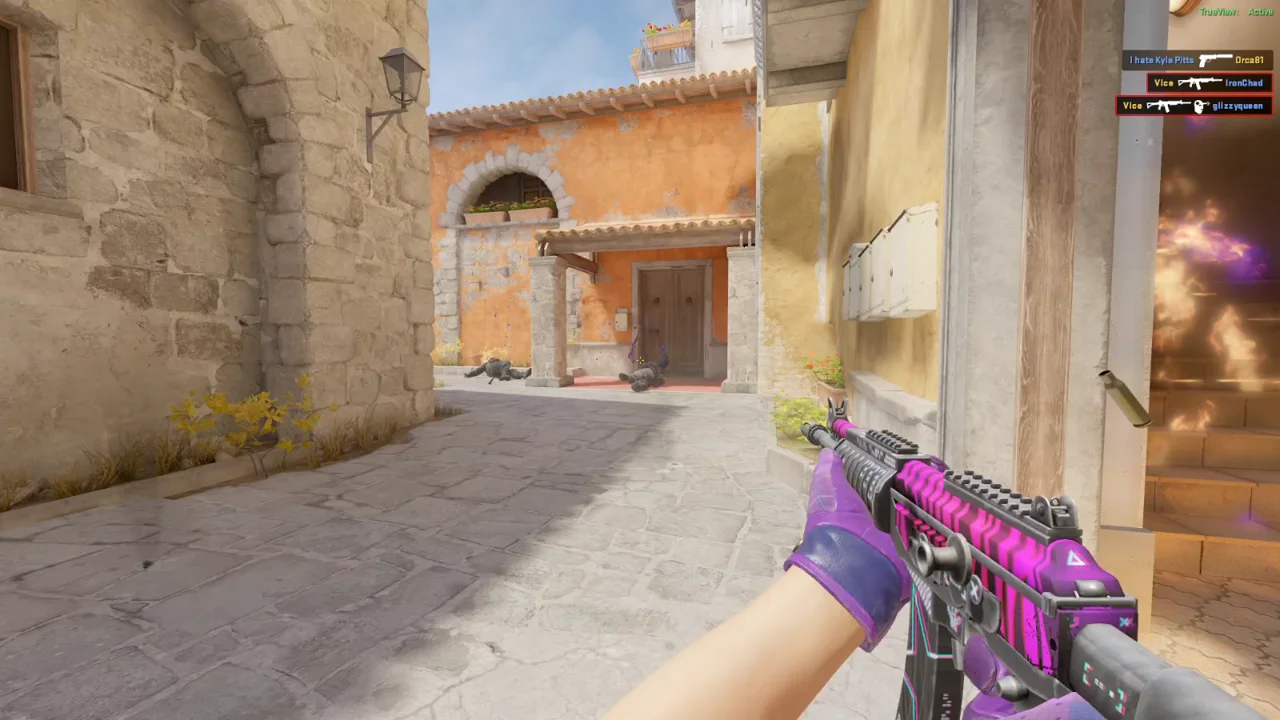This screenshot has height=720, width=1280.
Task: Select the rifle icon in IronChad's kill entry
Action: pos(1200,82)
